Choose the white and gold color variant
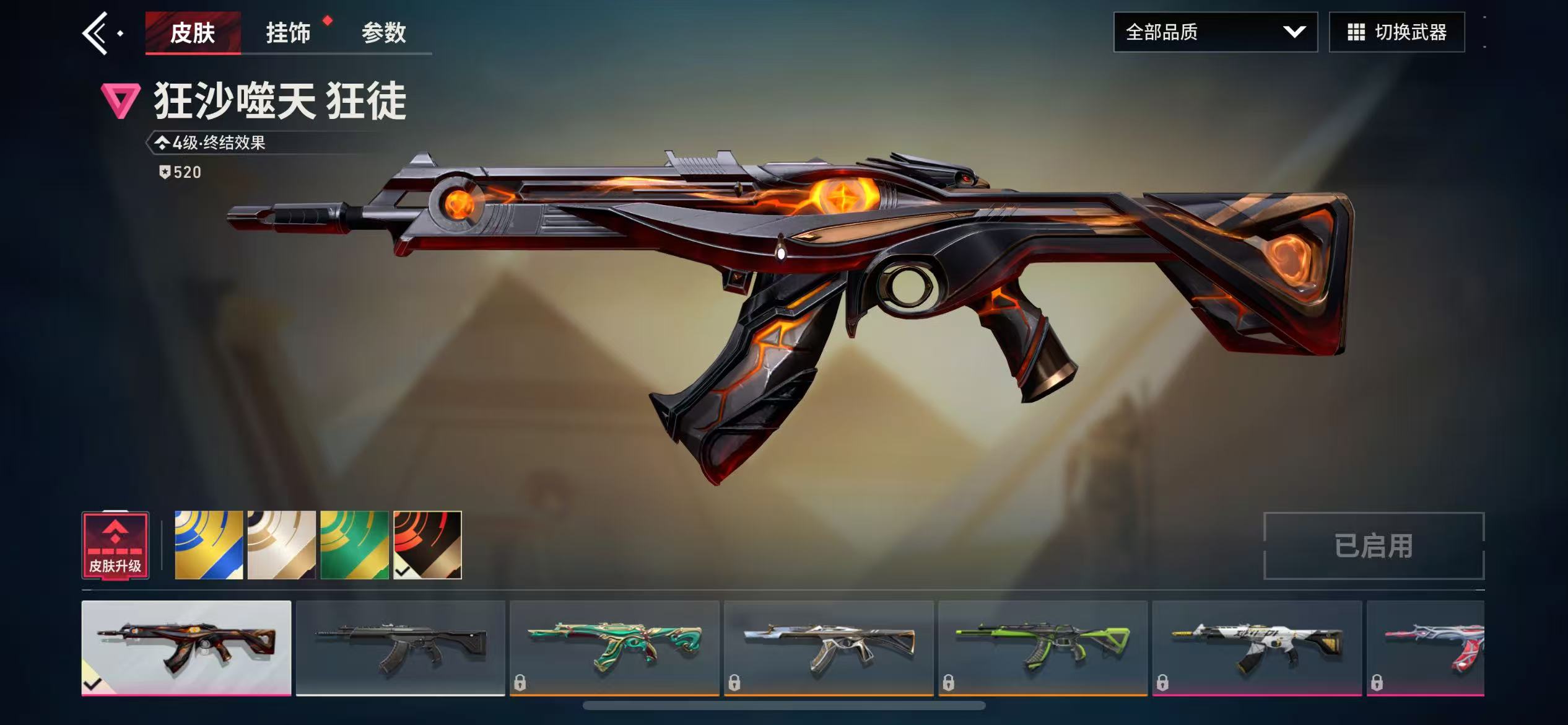This screenshot has height=725, width=1568. pos(282,545)
